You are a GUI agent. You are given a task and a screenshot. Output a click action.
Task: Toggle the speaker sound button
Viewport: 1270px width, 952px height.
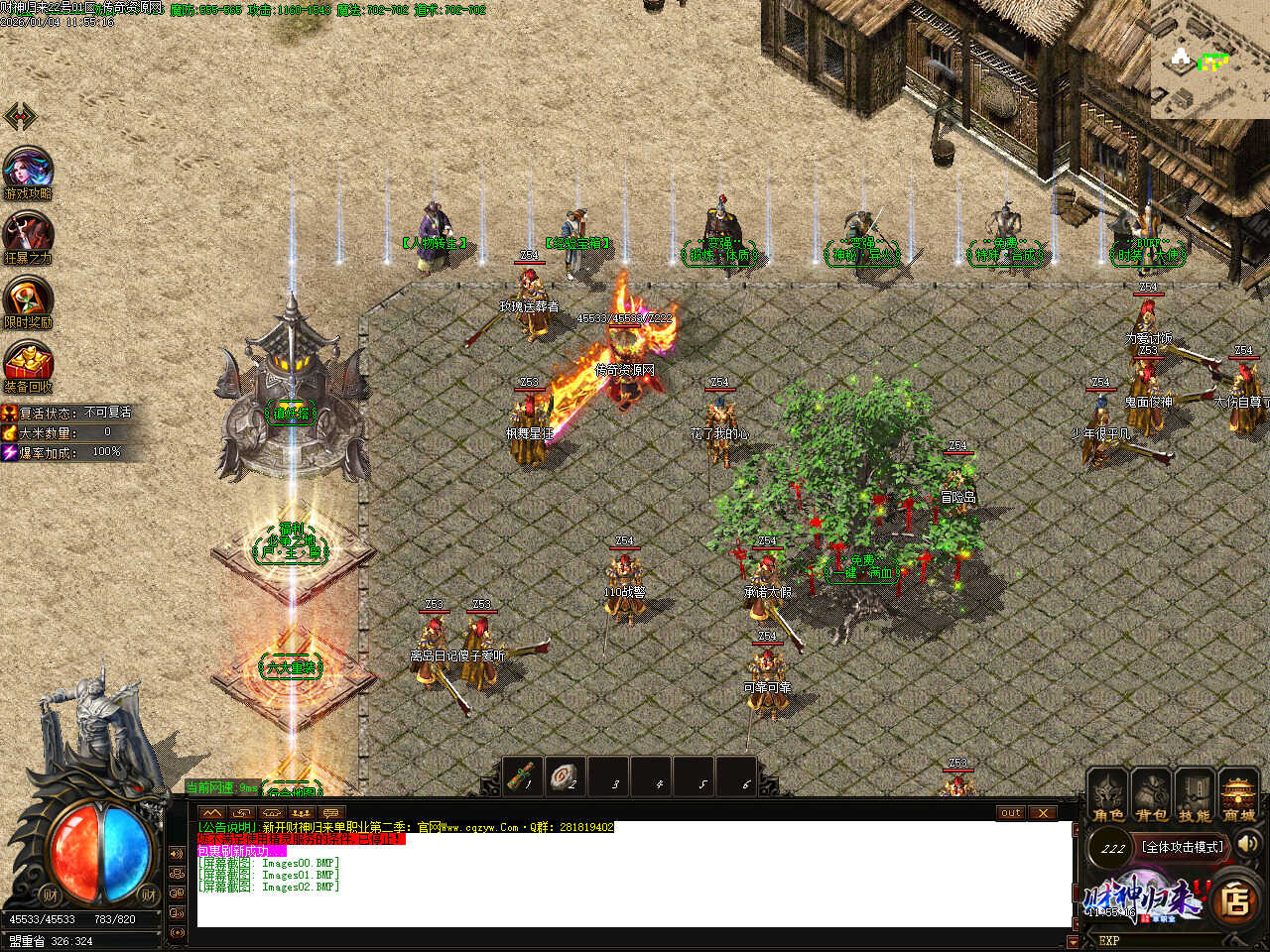click(1248, 844)
